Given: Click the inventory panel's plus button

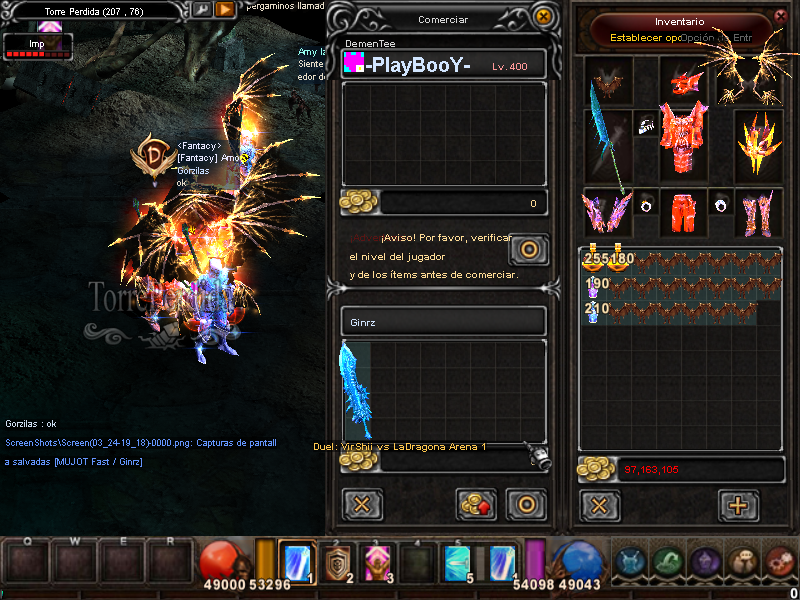Looking at the screenshot, I should 738,505.
